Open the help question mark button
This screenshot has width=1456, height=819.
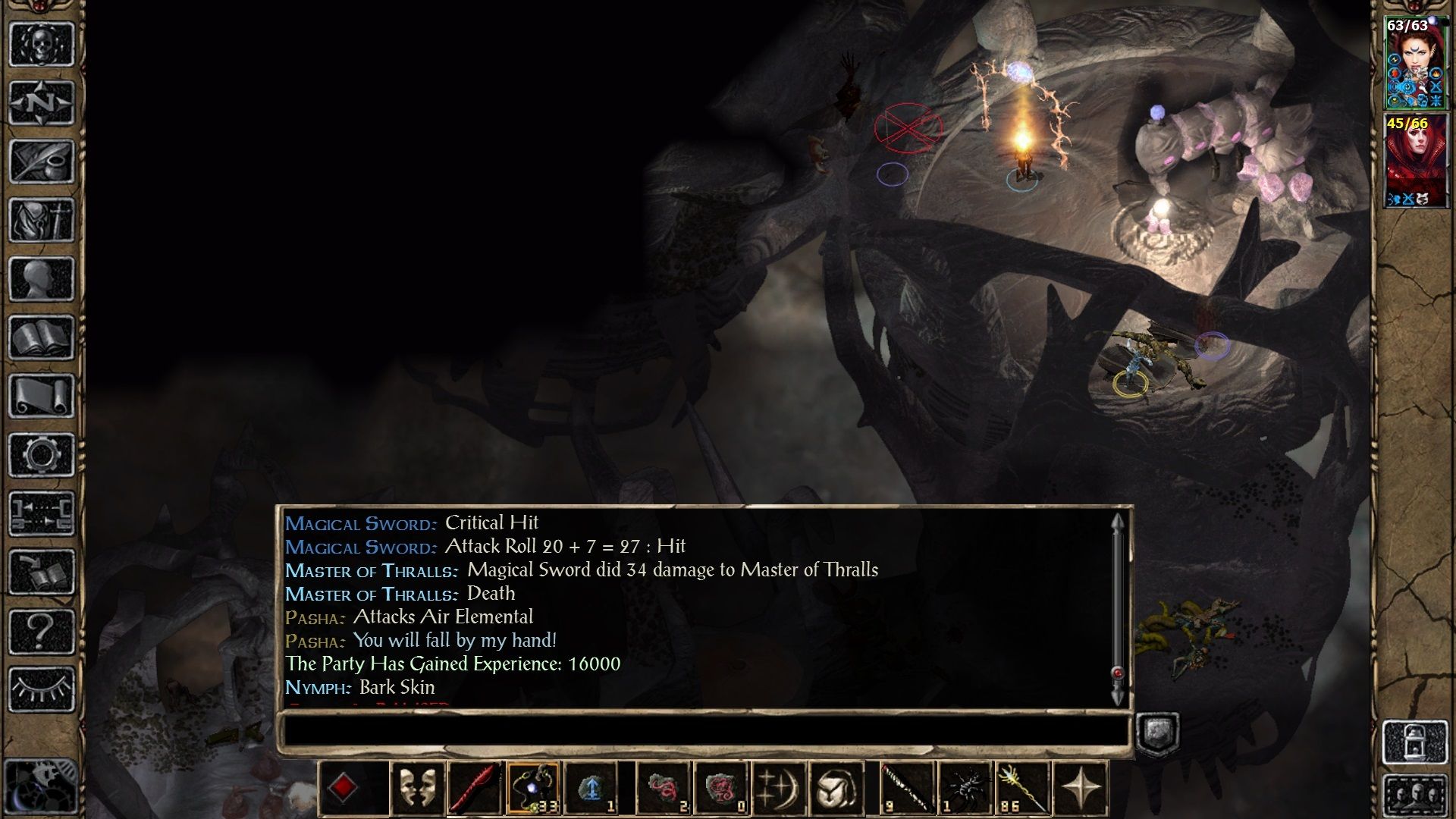pos(41,631)
